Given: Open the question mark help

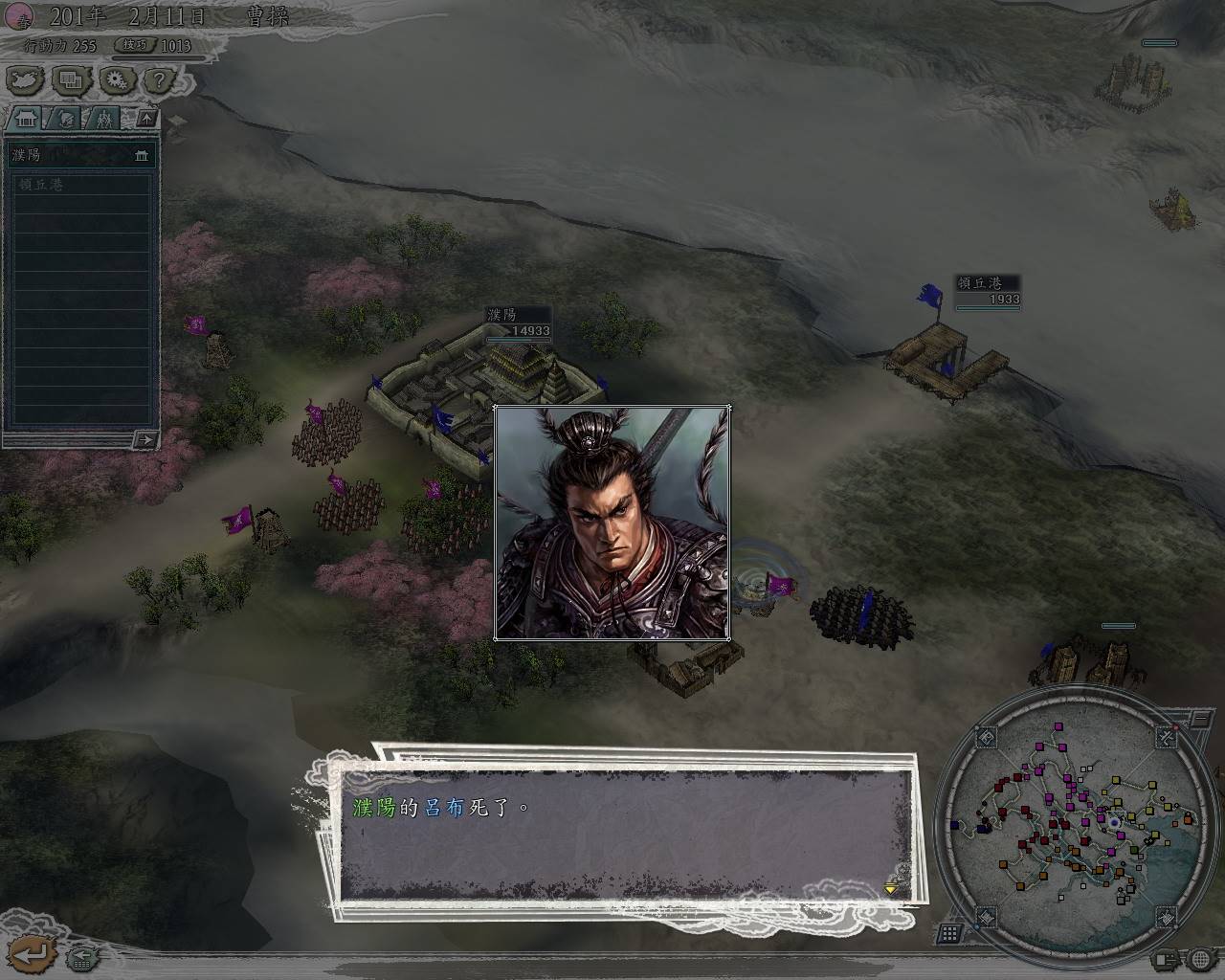Looking at the screenshot, I should pyautogui.click(x=159, y=80).
